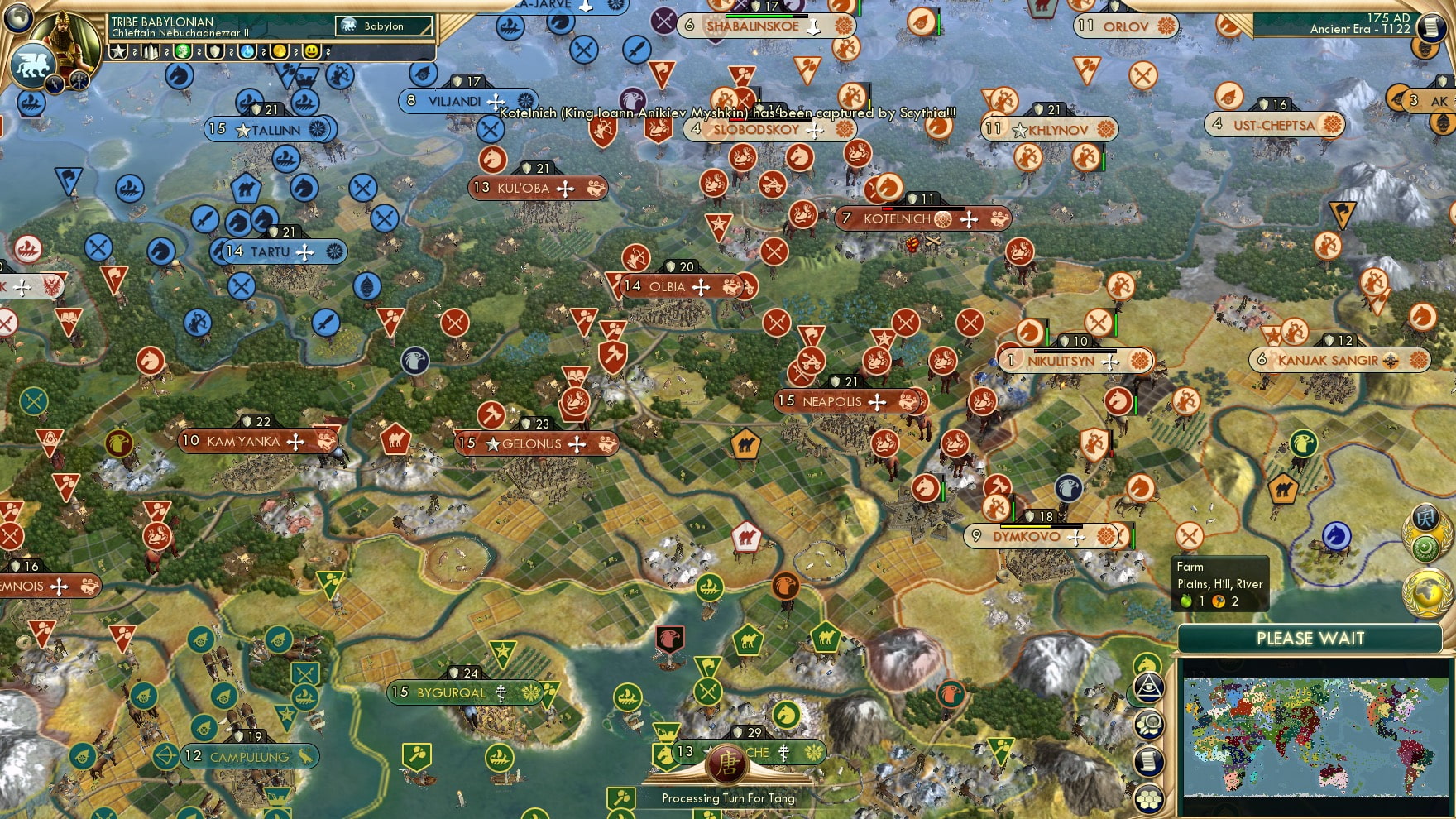Toggle the green horse resource medallion near minimap

[1147, 662]
